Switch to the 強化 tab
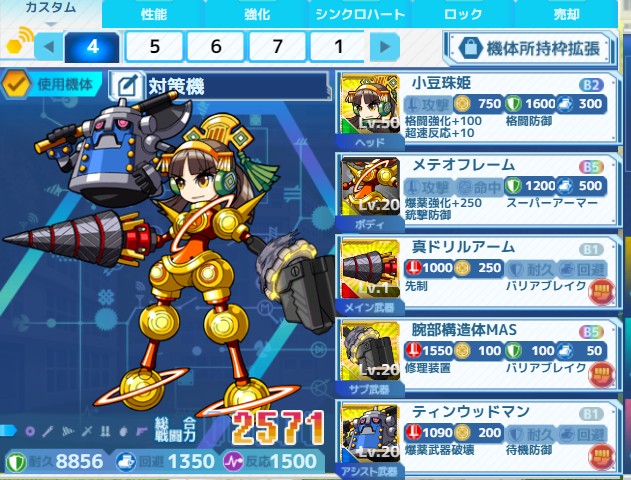The height and width of the screenshot is (480, 631). coord(258,13)
